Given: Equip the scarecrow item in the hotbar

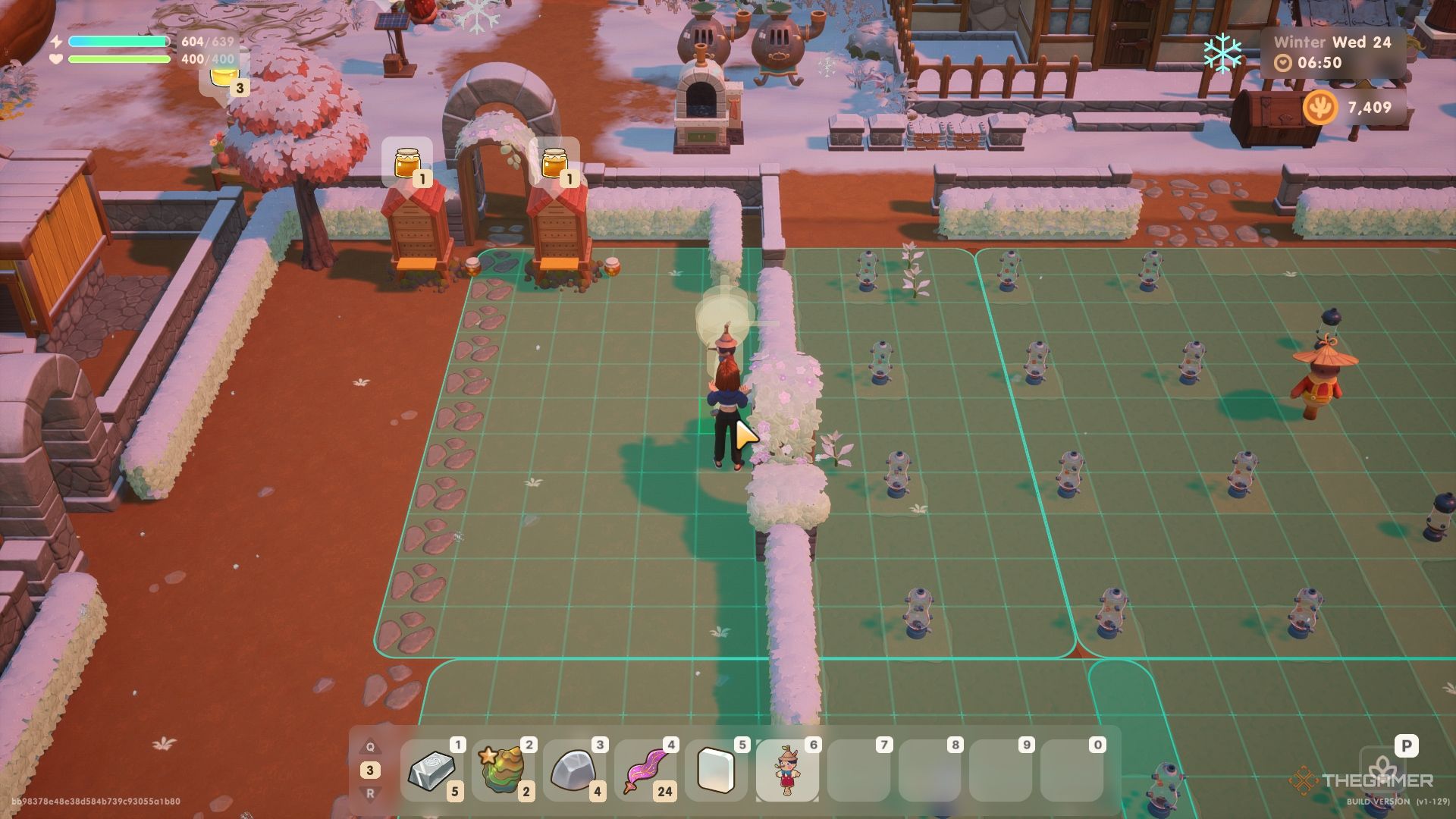Looking at the screenshot, I should click(x=787, y=770).
